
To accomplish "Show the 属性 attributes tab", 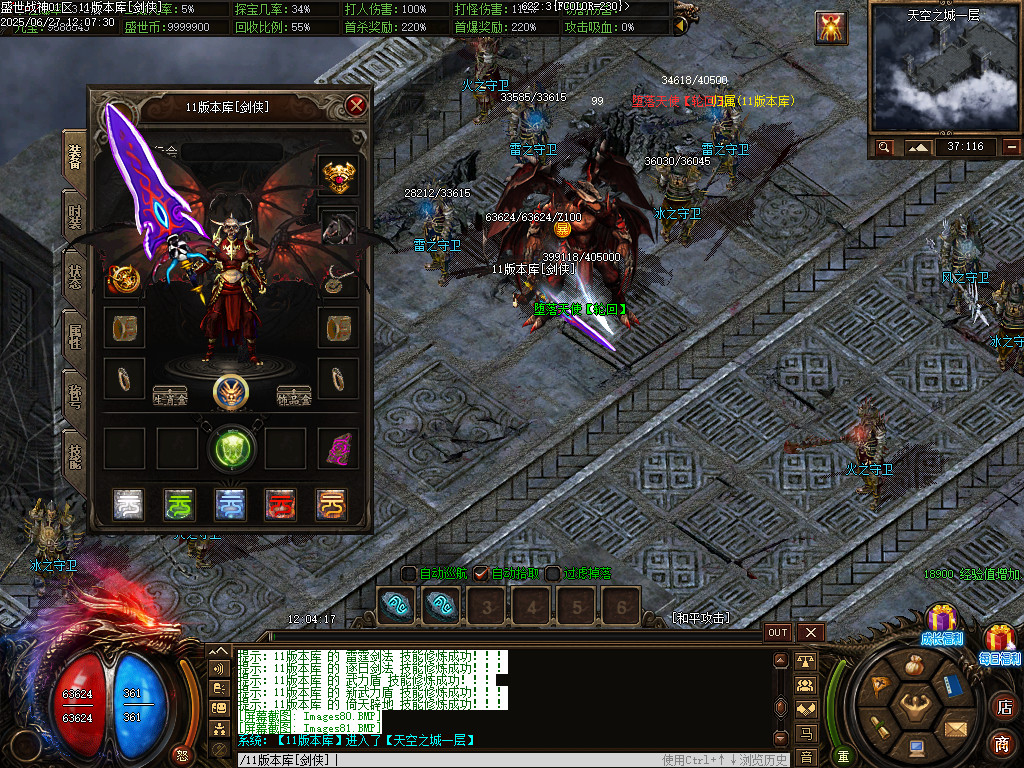I will pyautogui.click(x=75, y=337).
